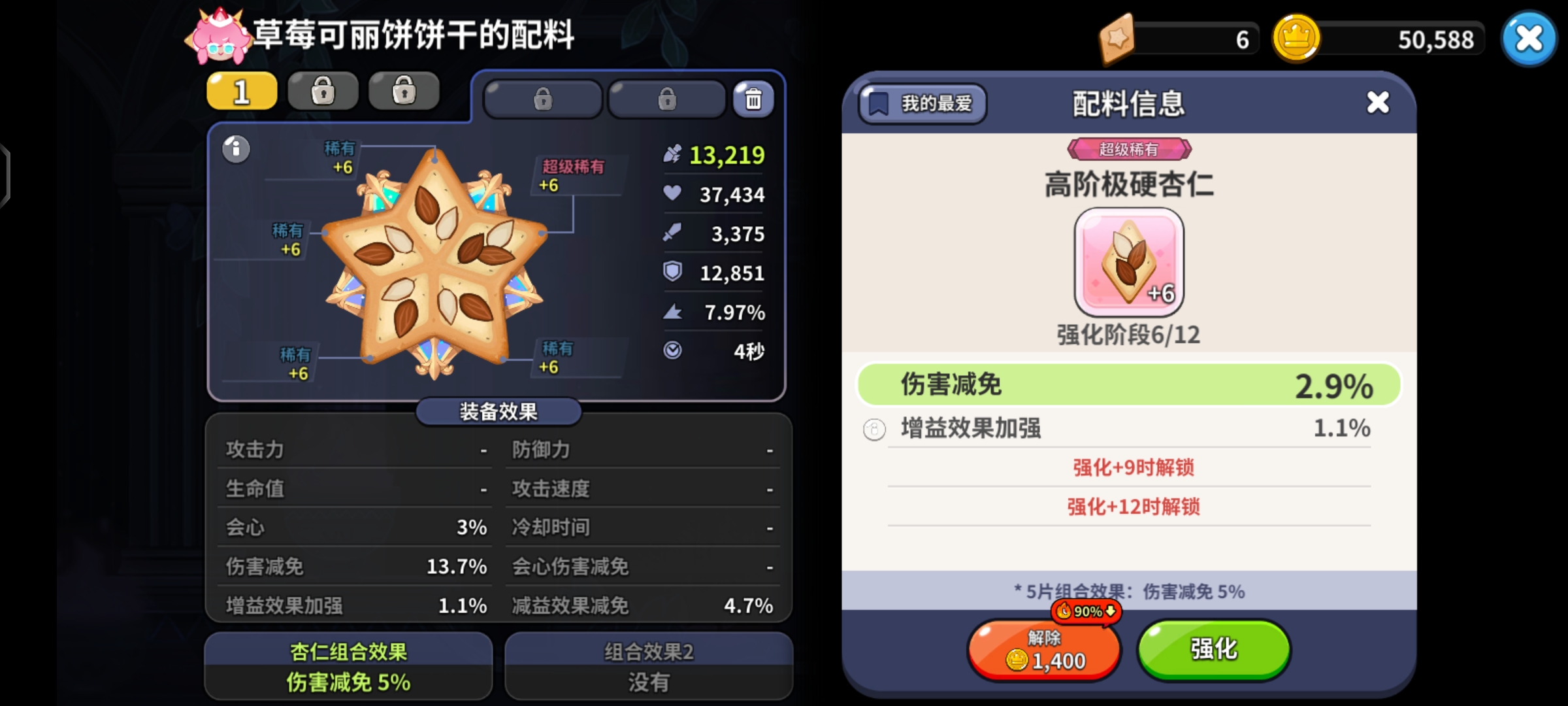This screenshot has height=706, width=1568.
Task: Click the trash icon to discard presets
Action: point(753,99)
